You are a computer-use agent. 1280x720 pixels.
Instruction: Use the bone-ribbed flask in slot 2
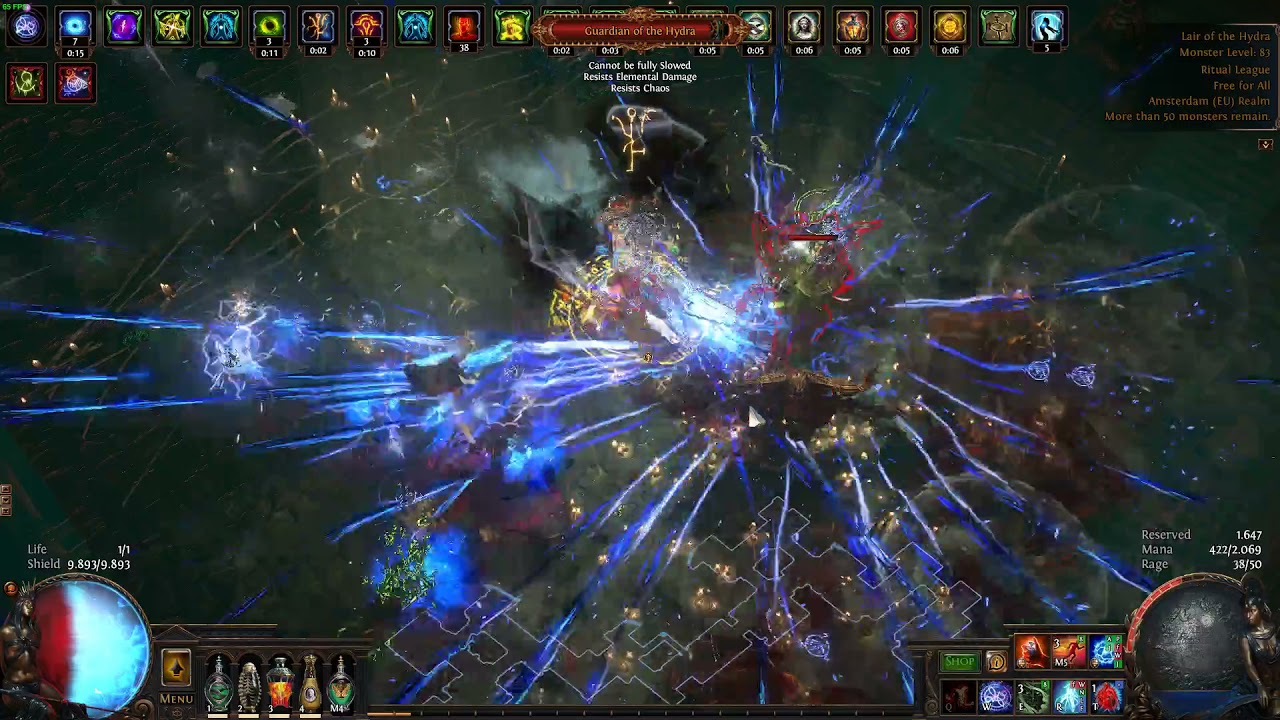249,684
